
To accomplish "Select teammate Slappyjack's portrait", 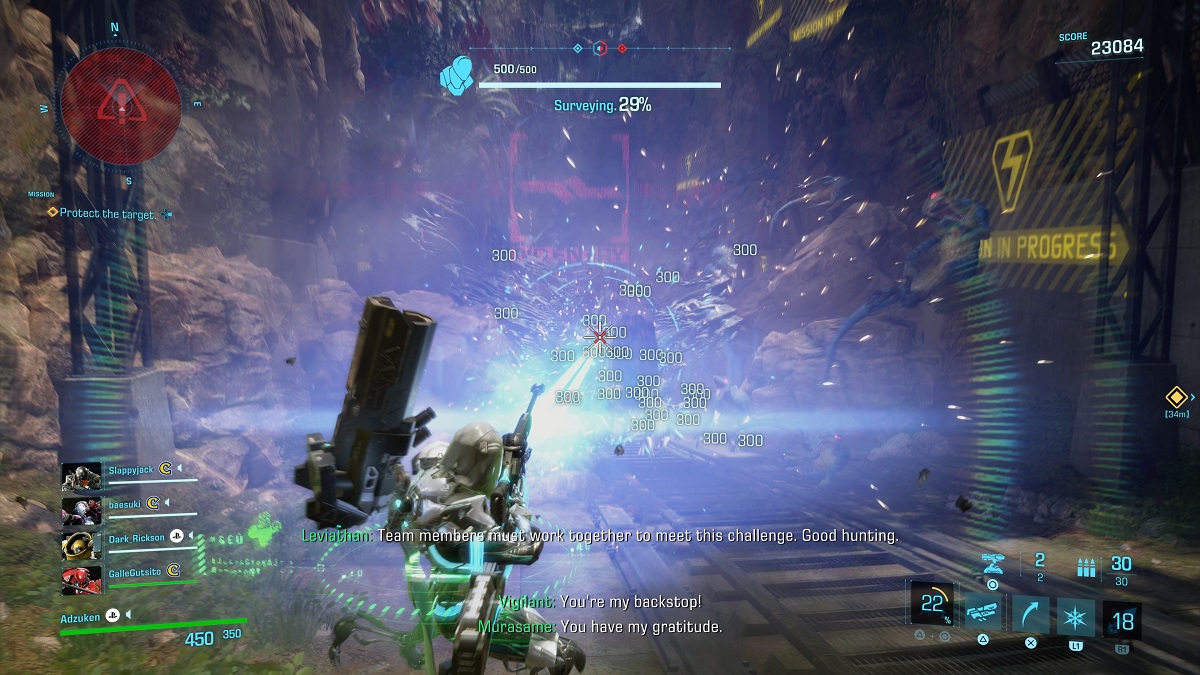I will point(82,475).
